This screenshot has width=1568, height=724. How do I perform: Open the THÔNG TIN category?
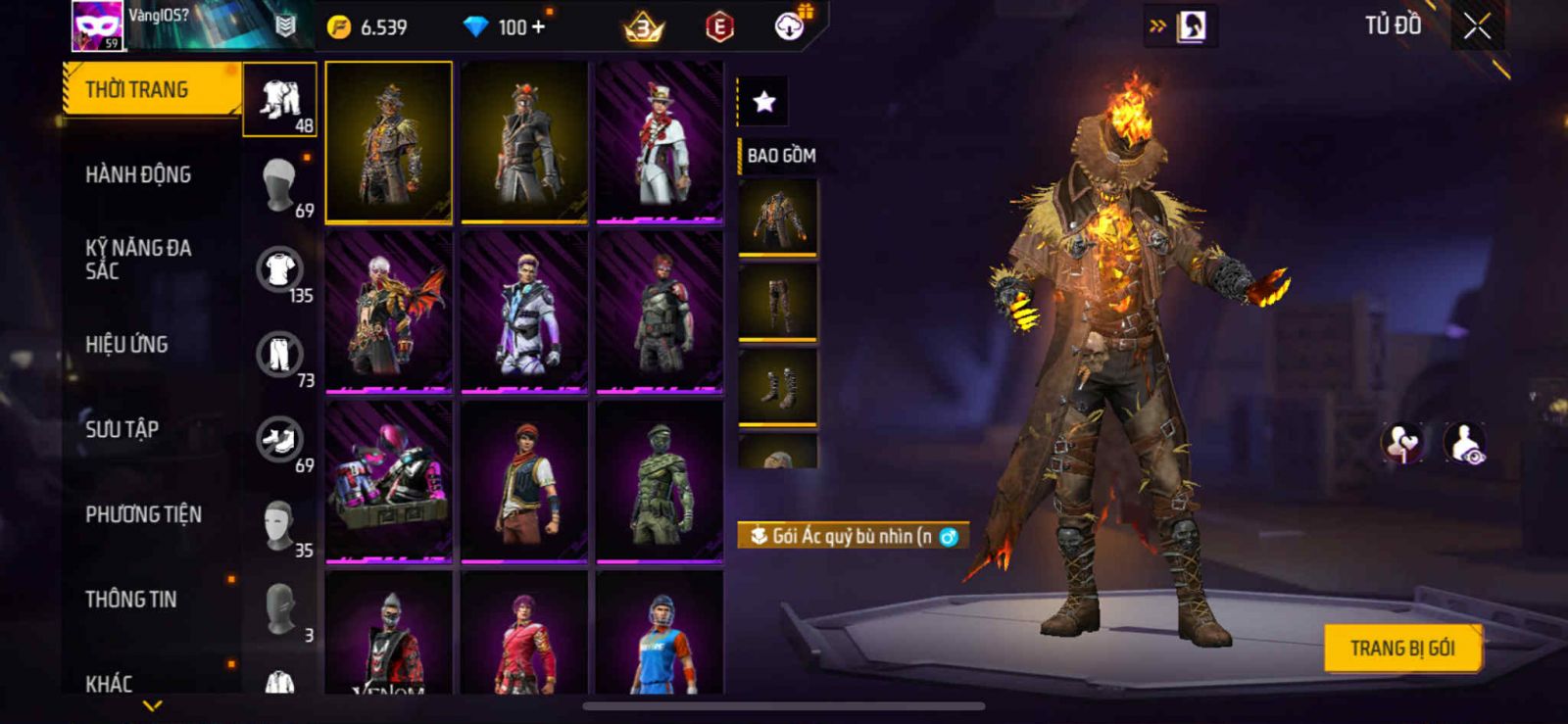point(130,600)
